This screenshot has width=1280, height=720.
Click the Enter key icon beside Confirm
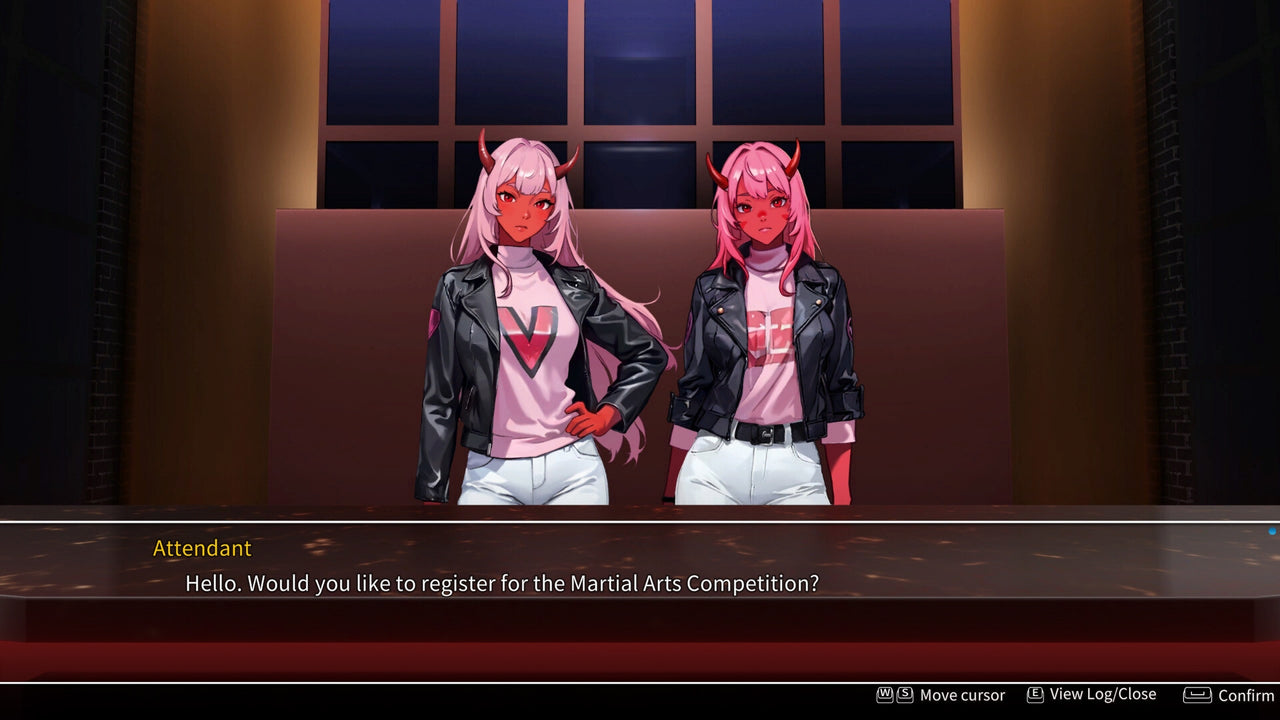pyautogui.click(x=1196, y=694)
